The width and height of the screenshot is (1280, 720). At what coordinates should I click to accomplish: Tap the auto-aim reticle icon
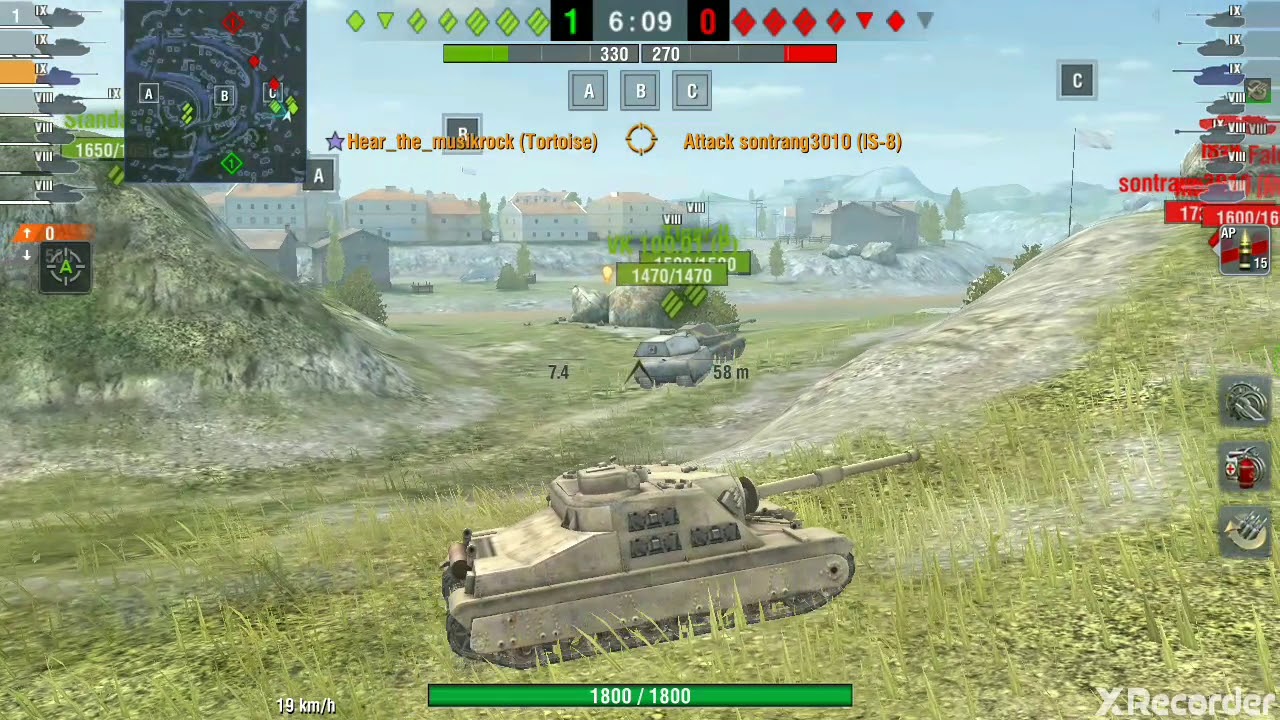(64, 266)
